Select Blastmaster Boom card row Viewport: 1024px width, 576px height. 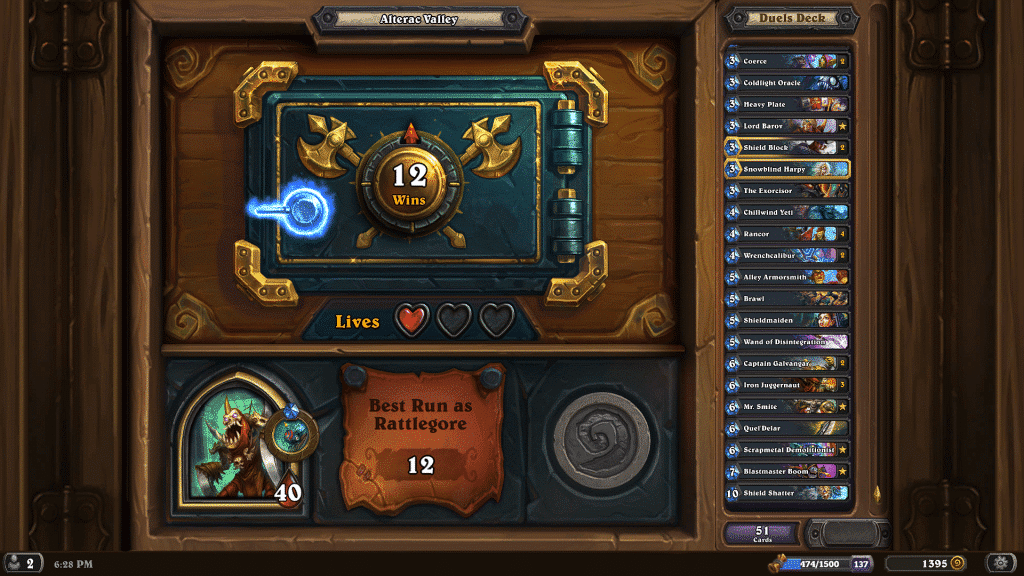point(788,470)
